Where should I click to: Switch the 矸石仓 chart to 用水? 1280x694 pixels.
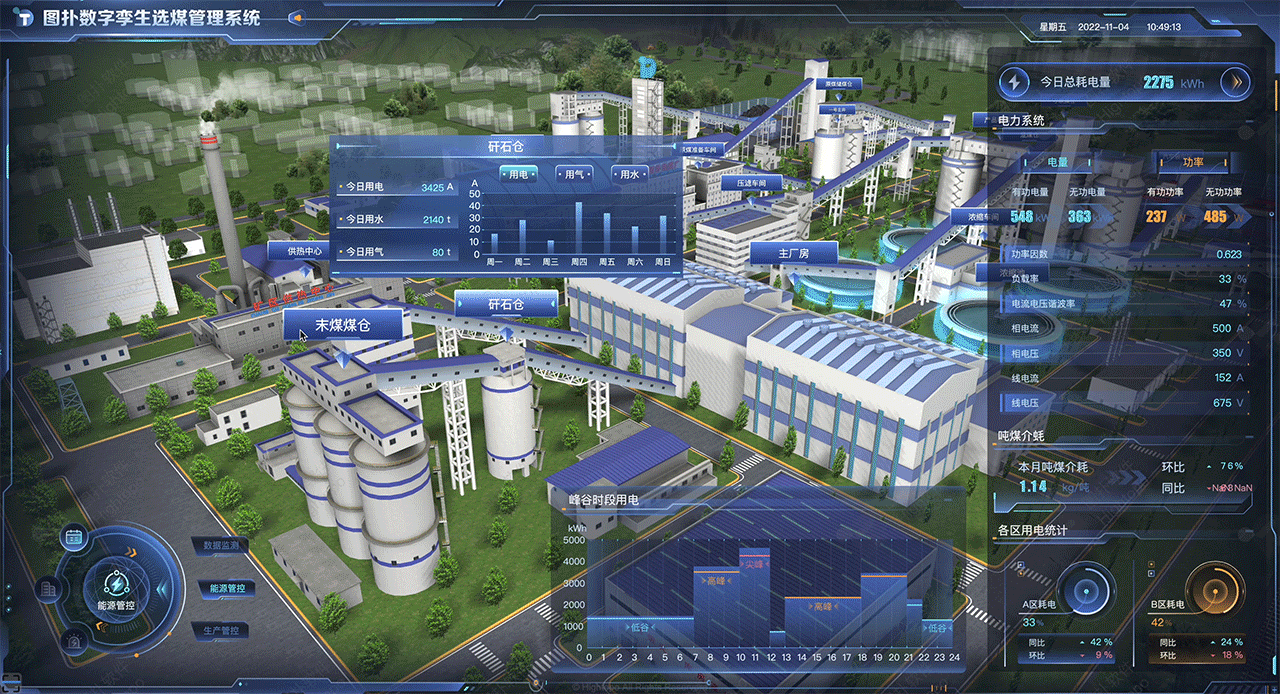[628, 174]
